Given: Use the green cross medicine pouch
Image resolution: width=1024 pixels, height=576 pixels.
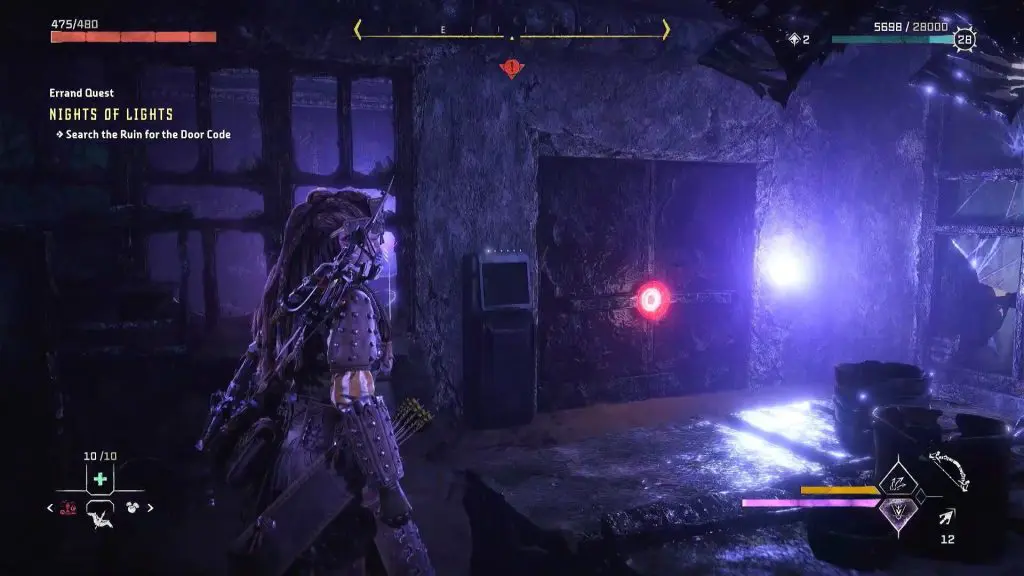Looking at the screenshot, I should pos(100,479).
